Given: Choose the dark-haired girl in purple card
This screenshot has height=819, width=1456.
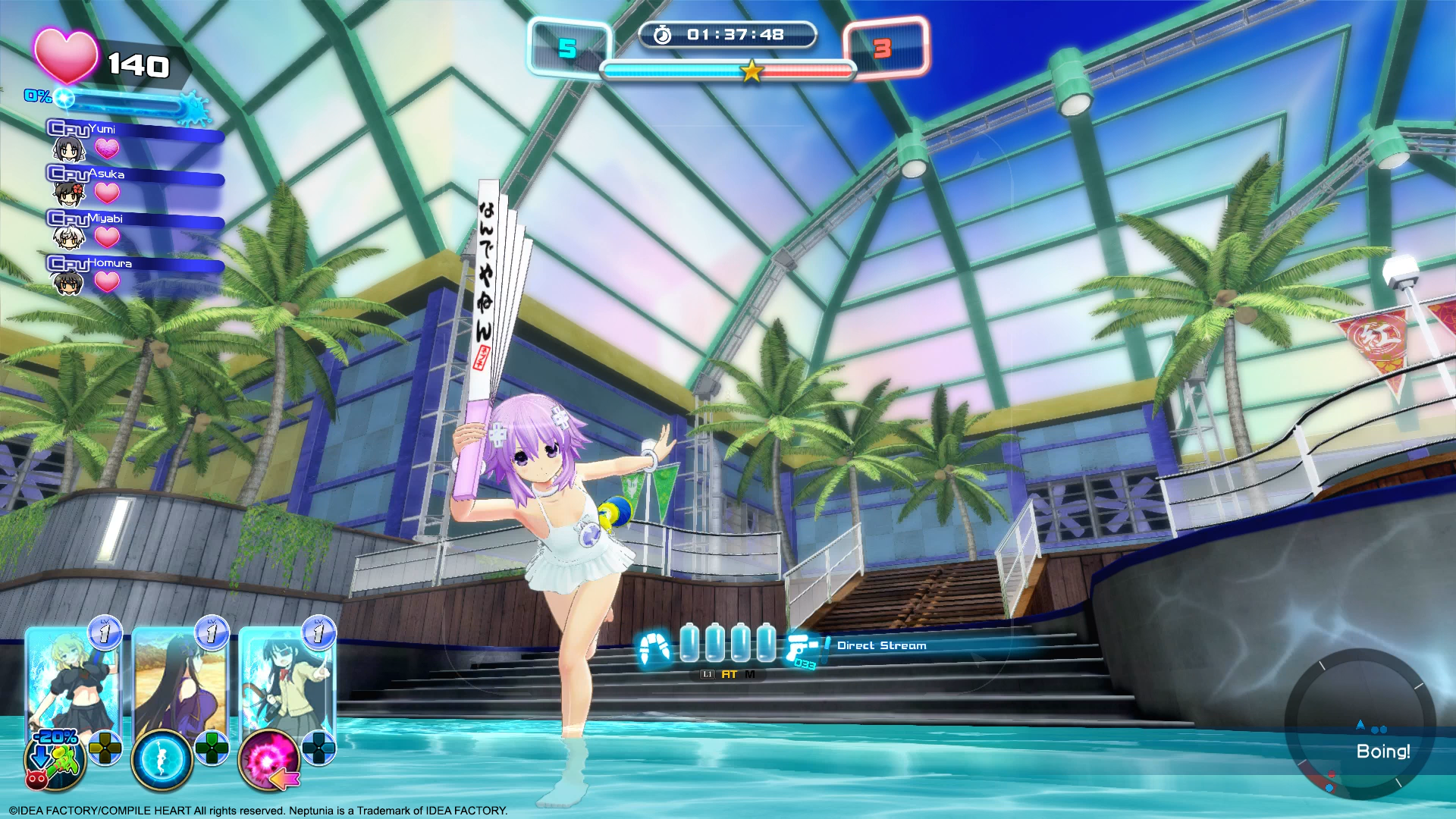Looking at the screenshot, I should click(179, 679).
